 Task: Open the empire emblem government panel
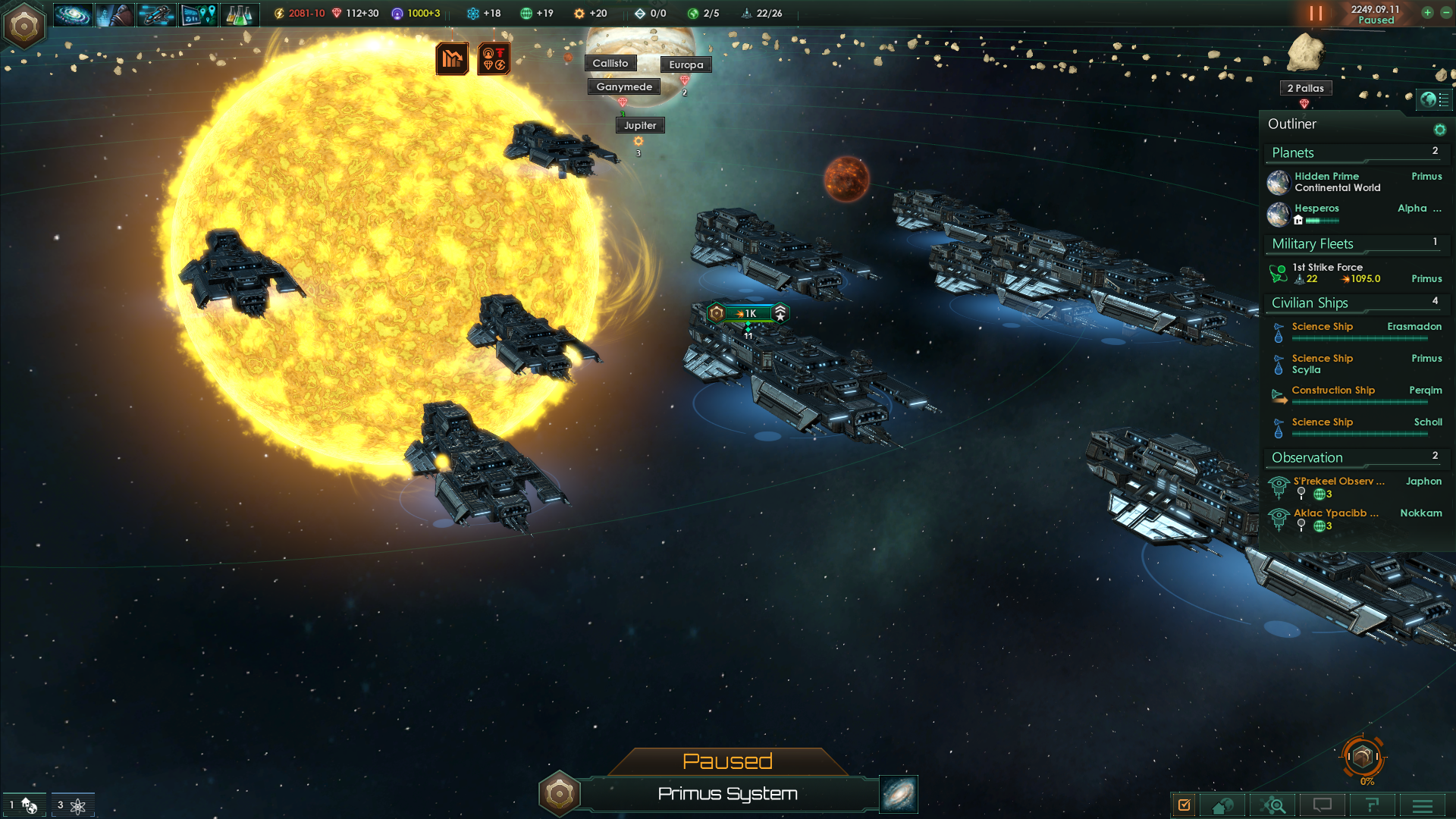coord(24,26)
